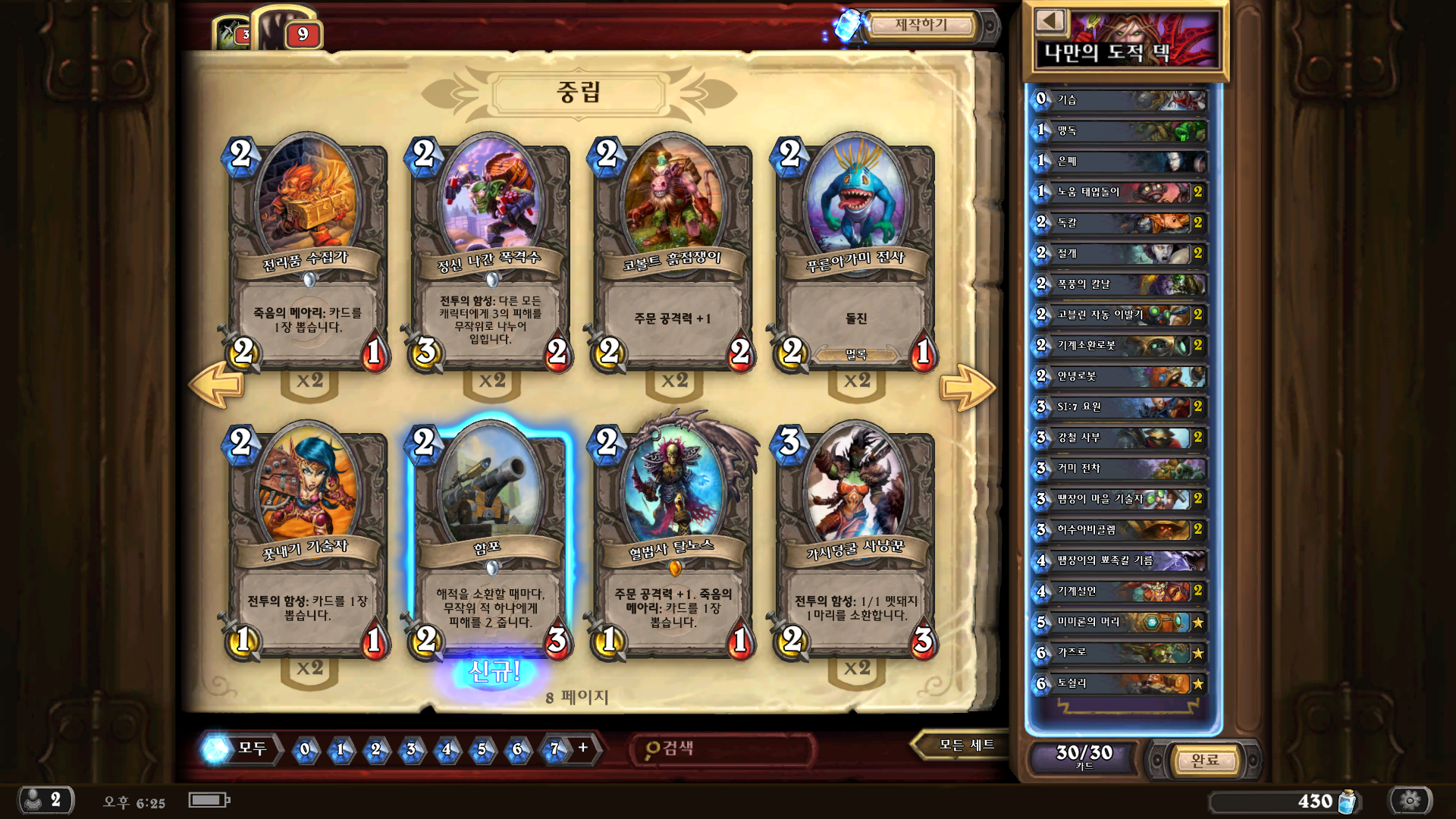This screenshot has width=1456, height=819.
Task: Filter cards by mana cost 0
Action: tap(305, 749)
